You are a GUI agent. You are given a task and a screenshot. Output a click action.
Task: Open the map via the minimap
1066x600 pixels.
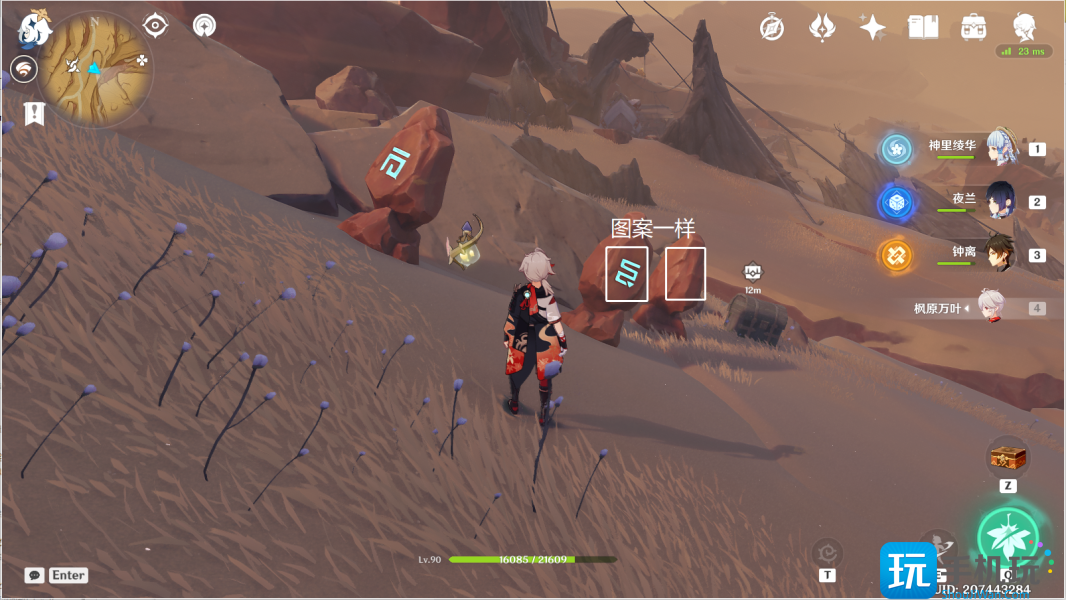point(94,68)
